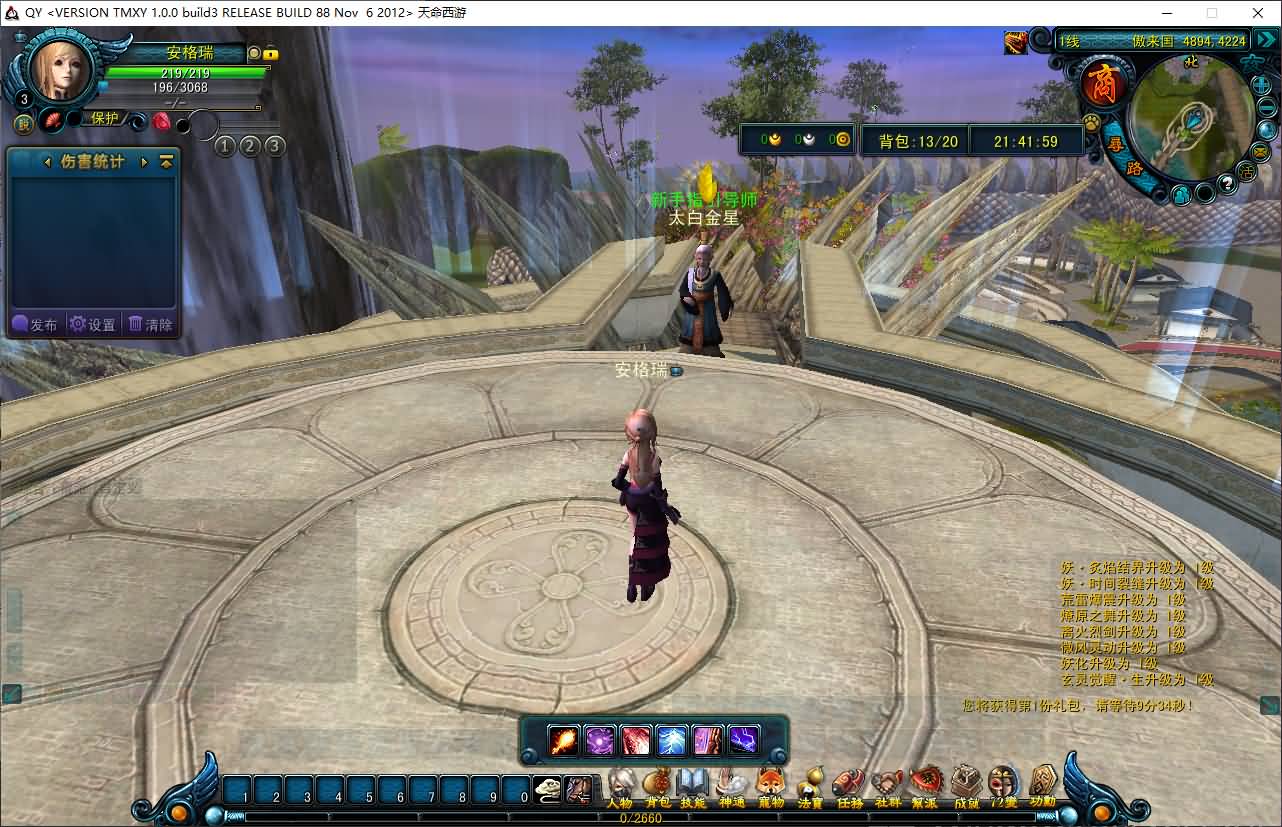The height and width of the screenshot is (827, 1282).
Task: Open the 人物 character panel
Action: [621, 785]
